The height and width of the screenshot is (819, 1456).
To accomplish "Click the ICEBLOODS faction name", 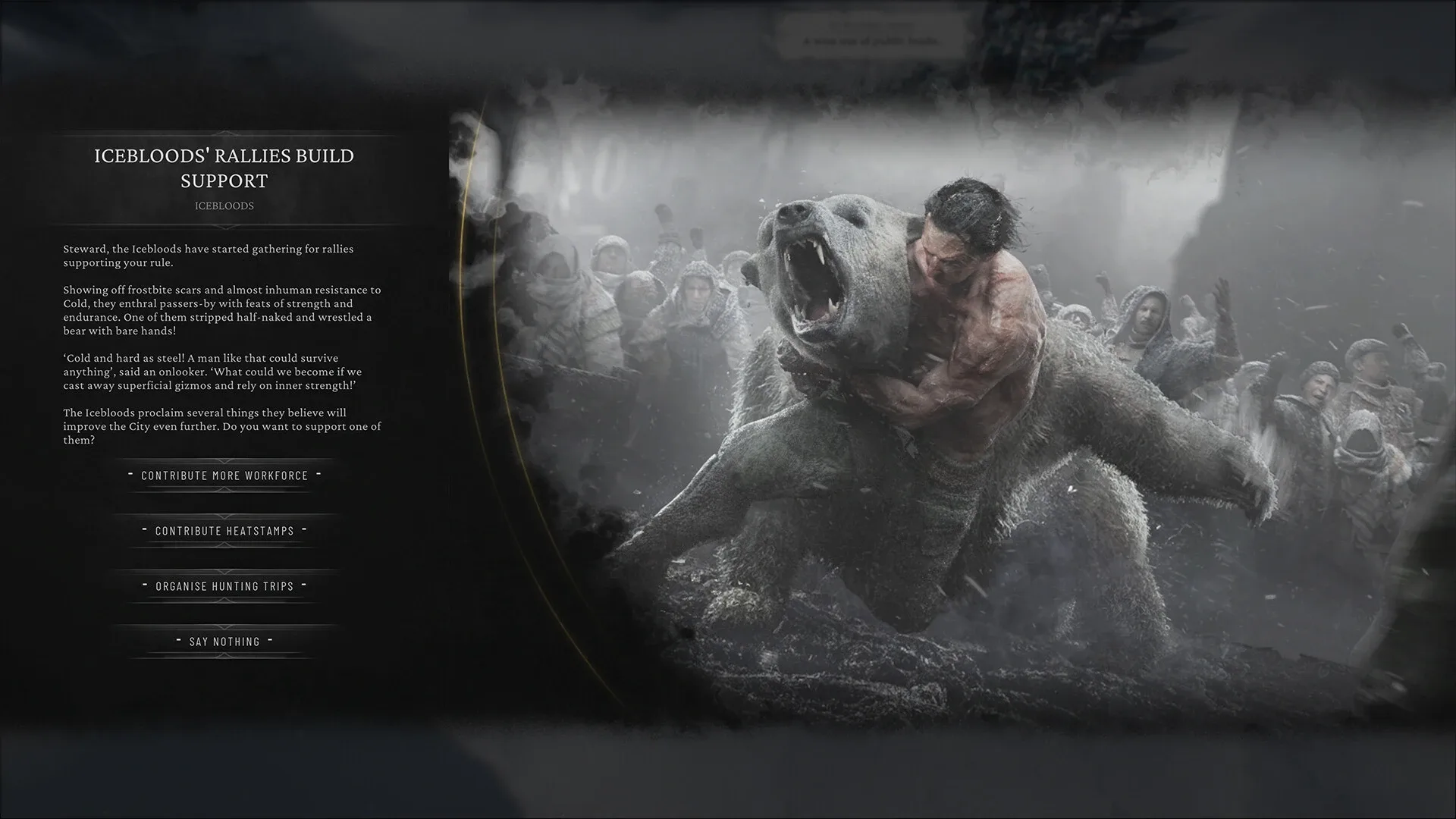I will pos(224,206).
